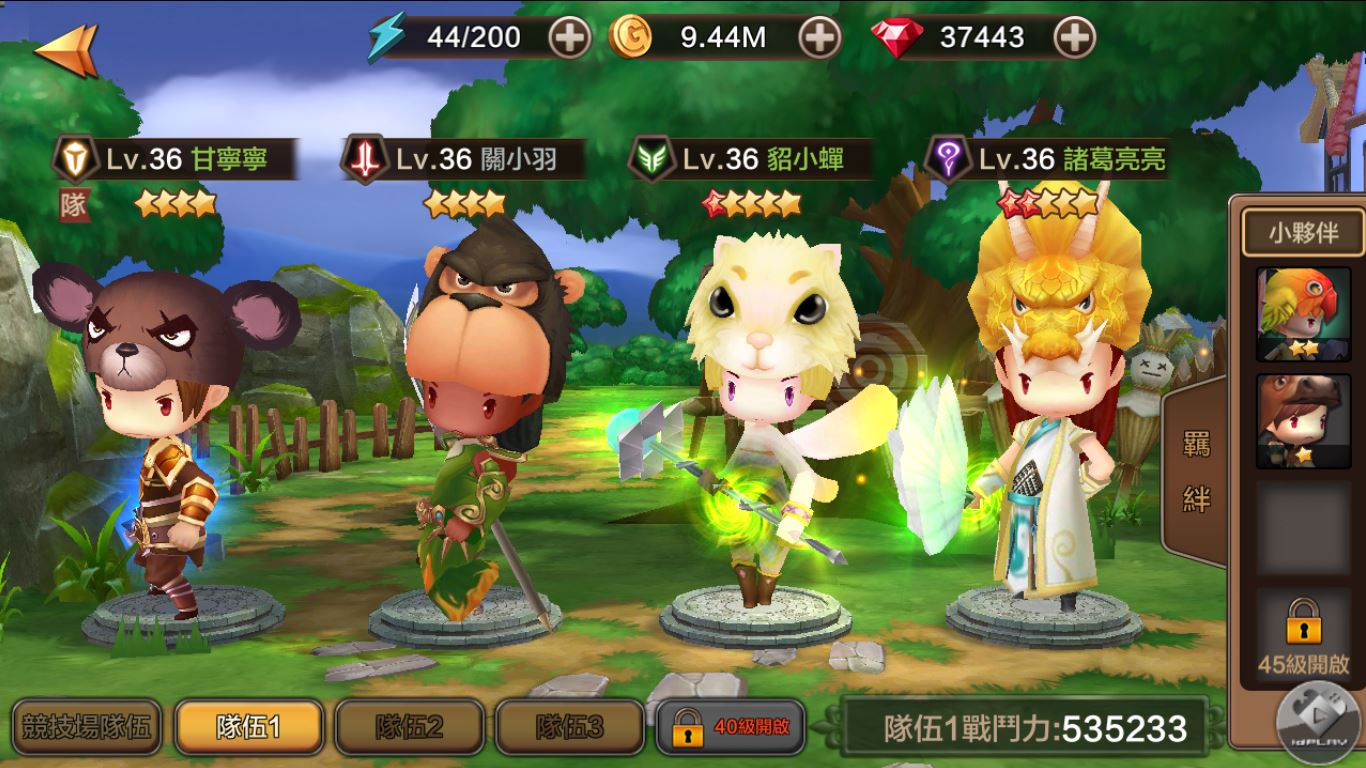The image size is (1366, 768).
Task: Add gold coins with the plus button
Action: click(819, 38)
